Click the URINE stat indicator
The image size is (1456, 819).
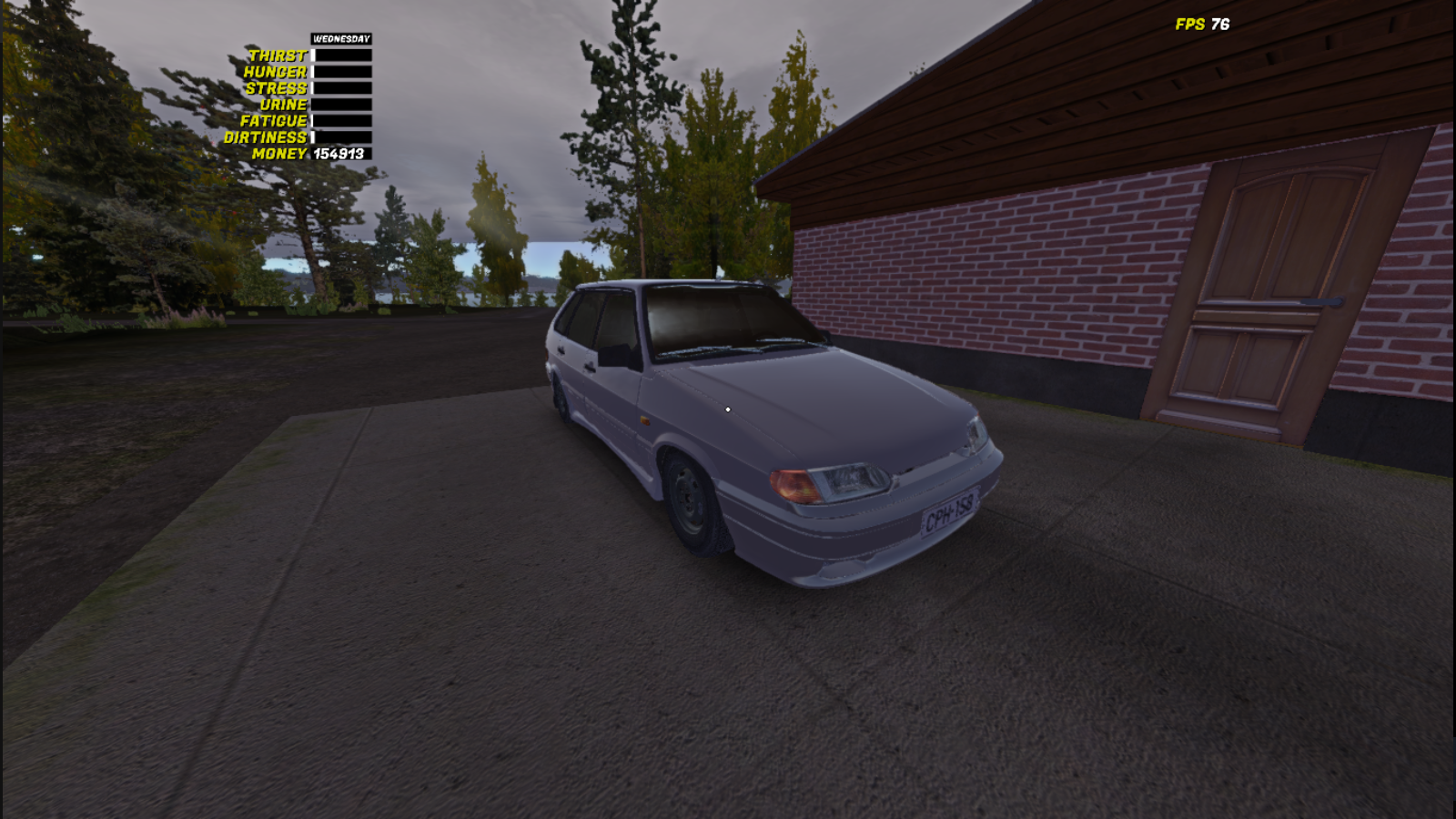(284, 104)
